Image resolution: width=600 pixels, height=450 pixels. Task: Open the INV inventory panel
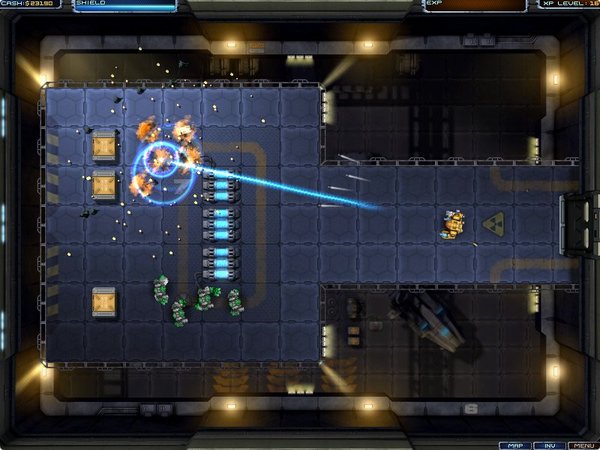coord(549,444)
